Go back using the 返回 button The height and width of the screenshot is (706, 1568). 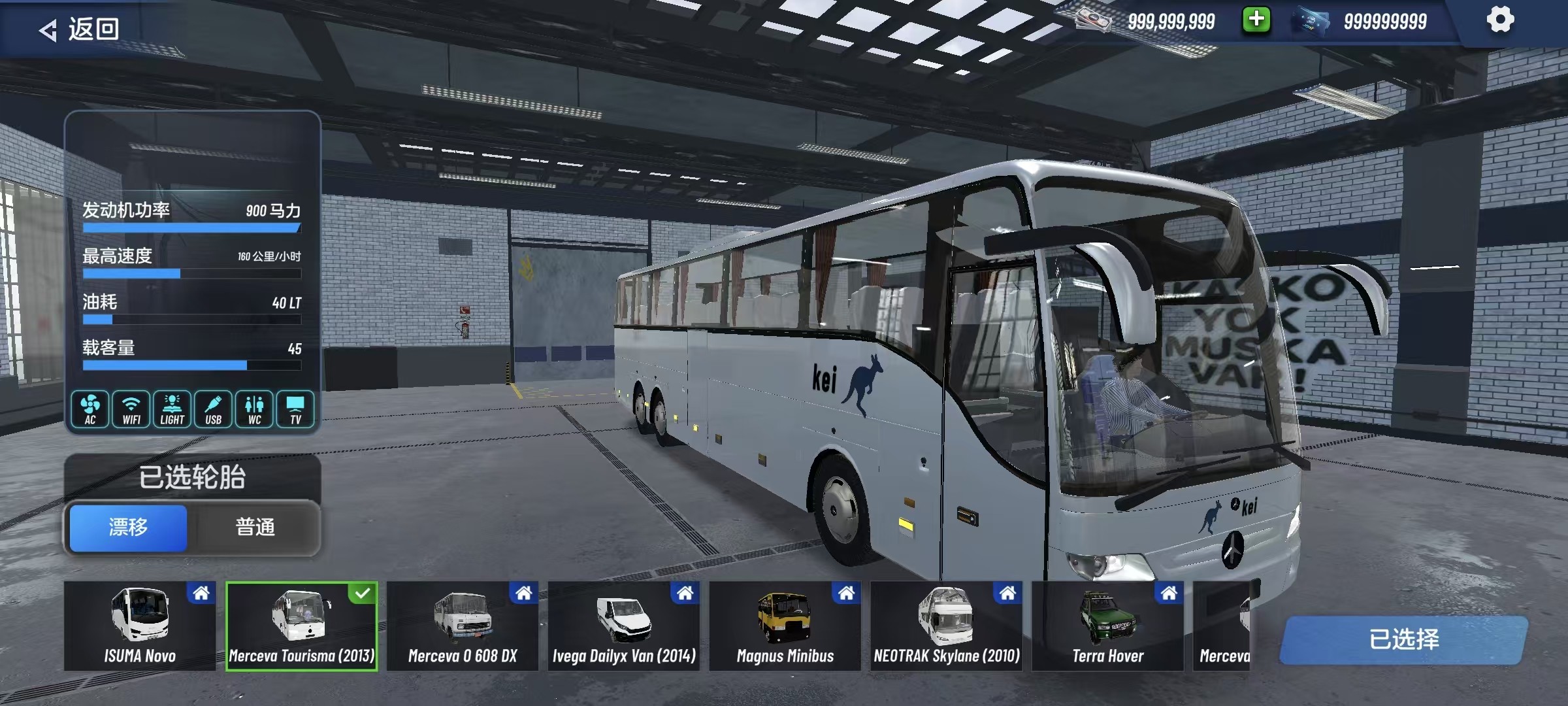(80, 29)
